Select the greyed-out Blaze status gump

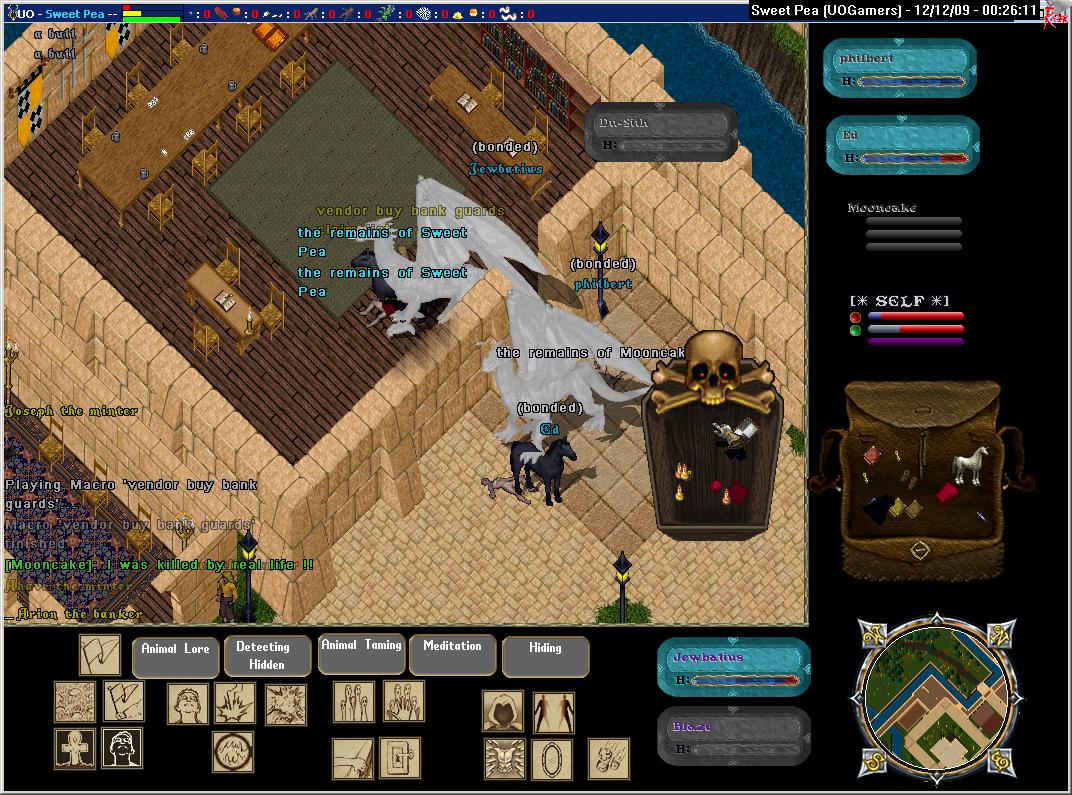pos(733,736)
